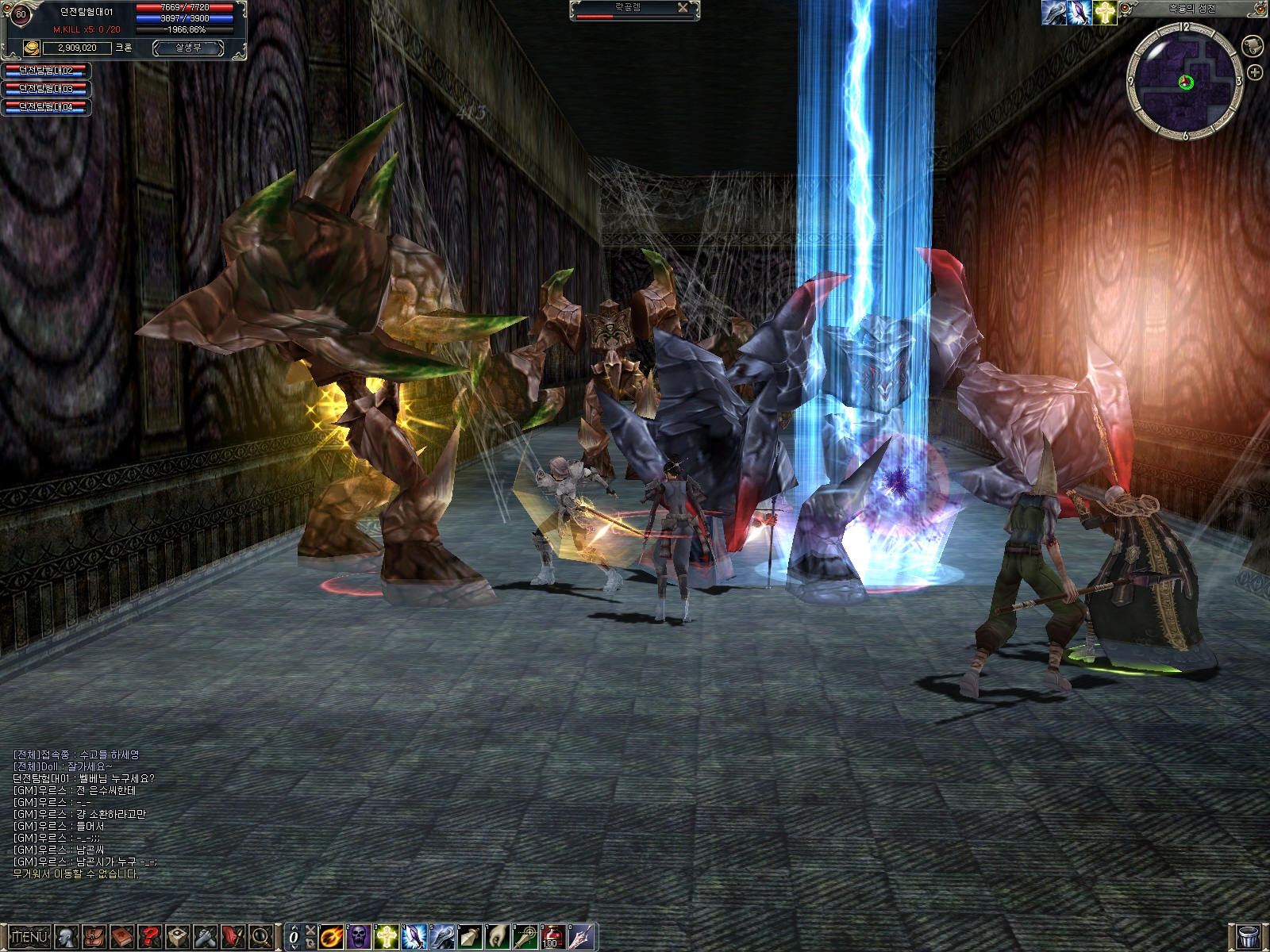Click the circular minimap
This screenshot has width=1270, height=952.
click(x=1185, y=81)
